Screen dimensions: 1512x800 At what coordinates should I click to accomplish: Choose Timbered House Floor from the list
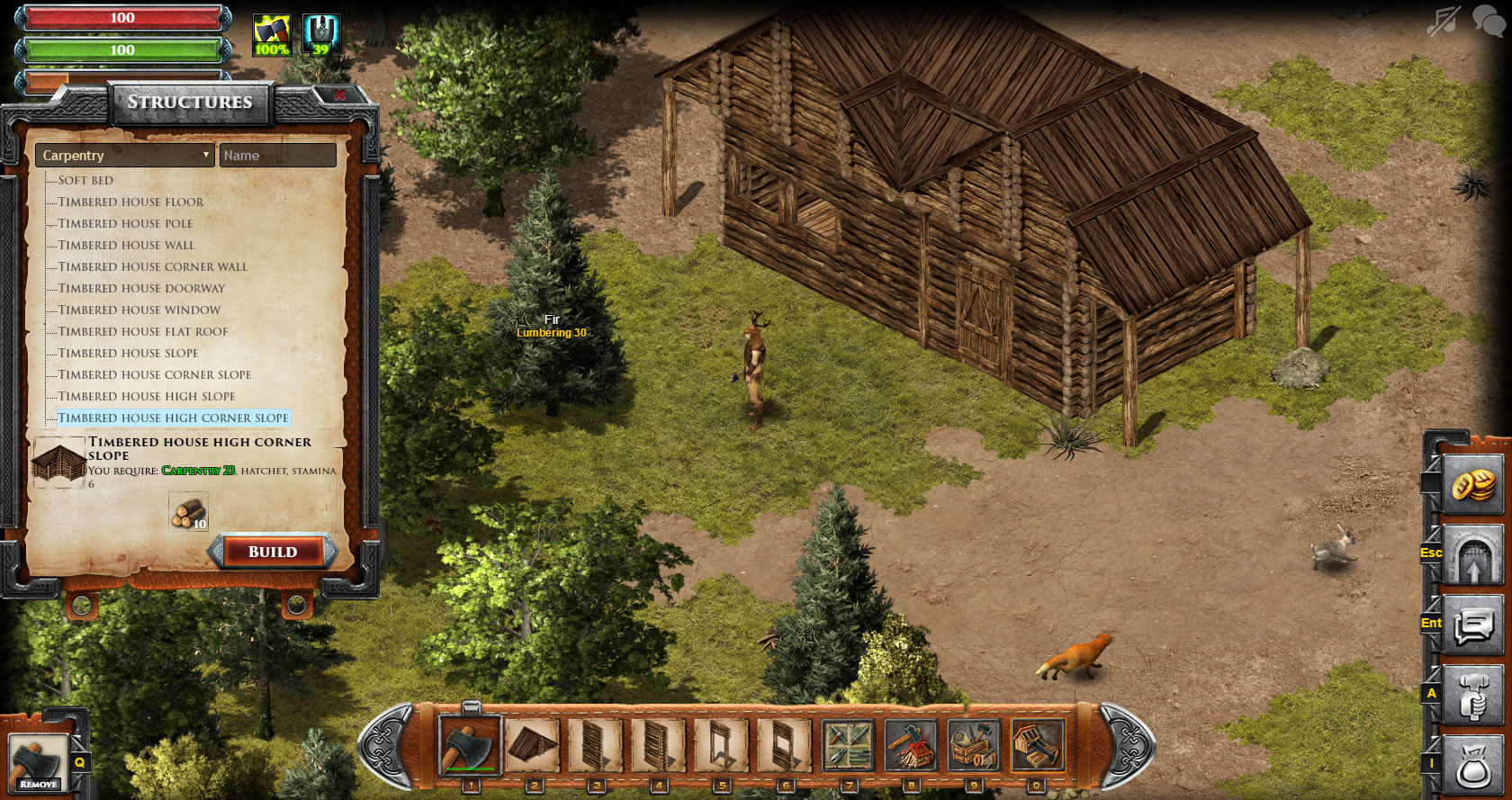pyautogui.click(x=130, y=202)
